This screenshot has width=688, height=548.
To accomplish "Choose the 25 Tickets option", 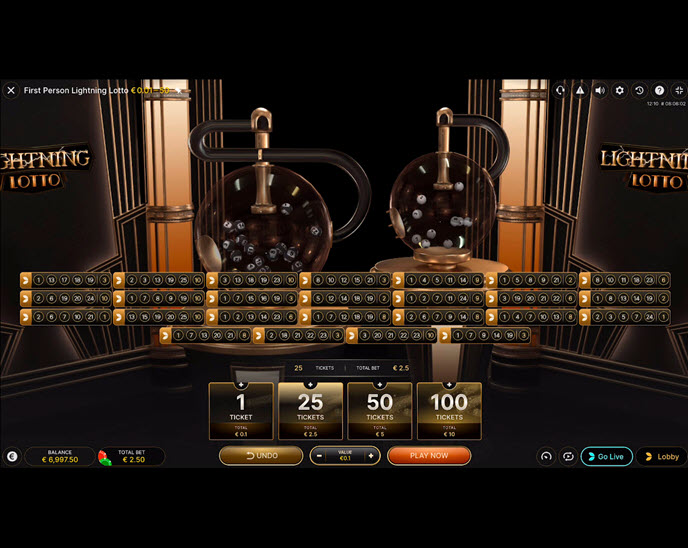I will [310, 410].
